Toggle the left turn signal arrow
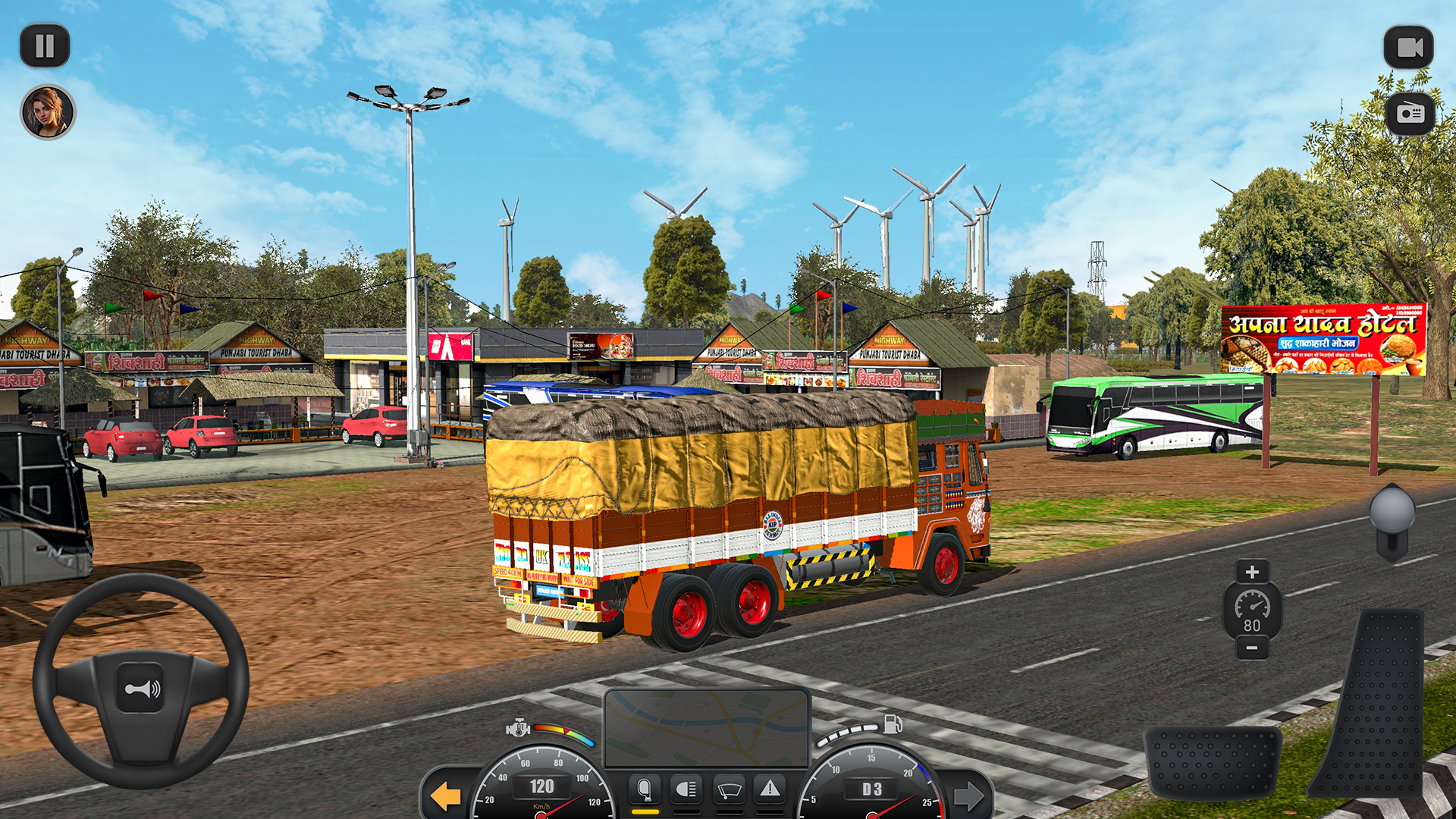1456x819 pixels. 446,796
